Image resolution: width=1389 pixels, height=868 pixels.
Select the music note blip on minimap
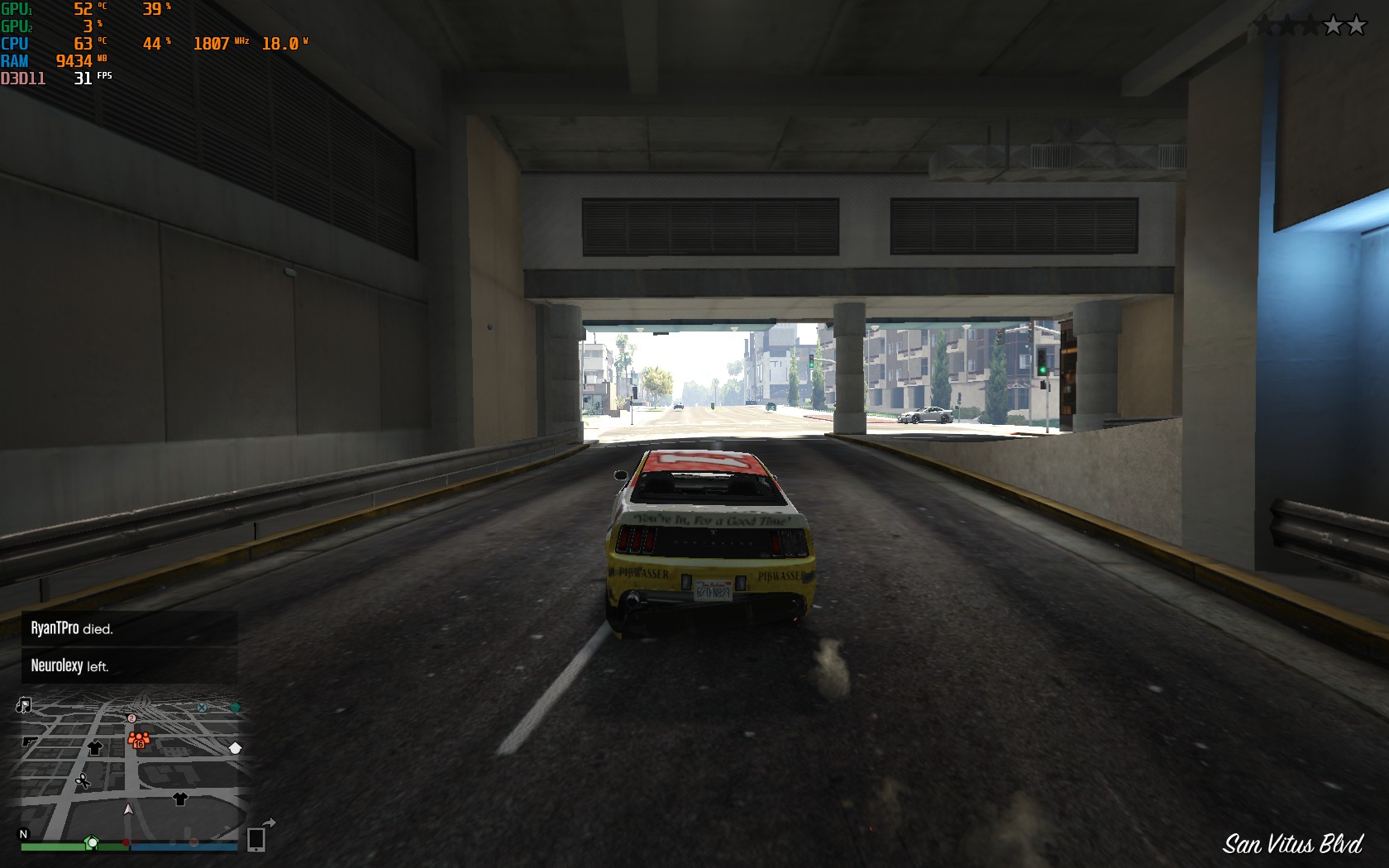point(23,705)
